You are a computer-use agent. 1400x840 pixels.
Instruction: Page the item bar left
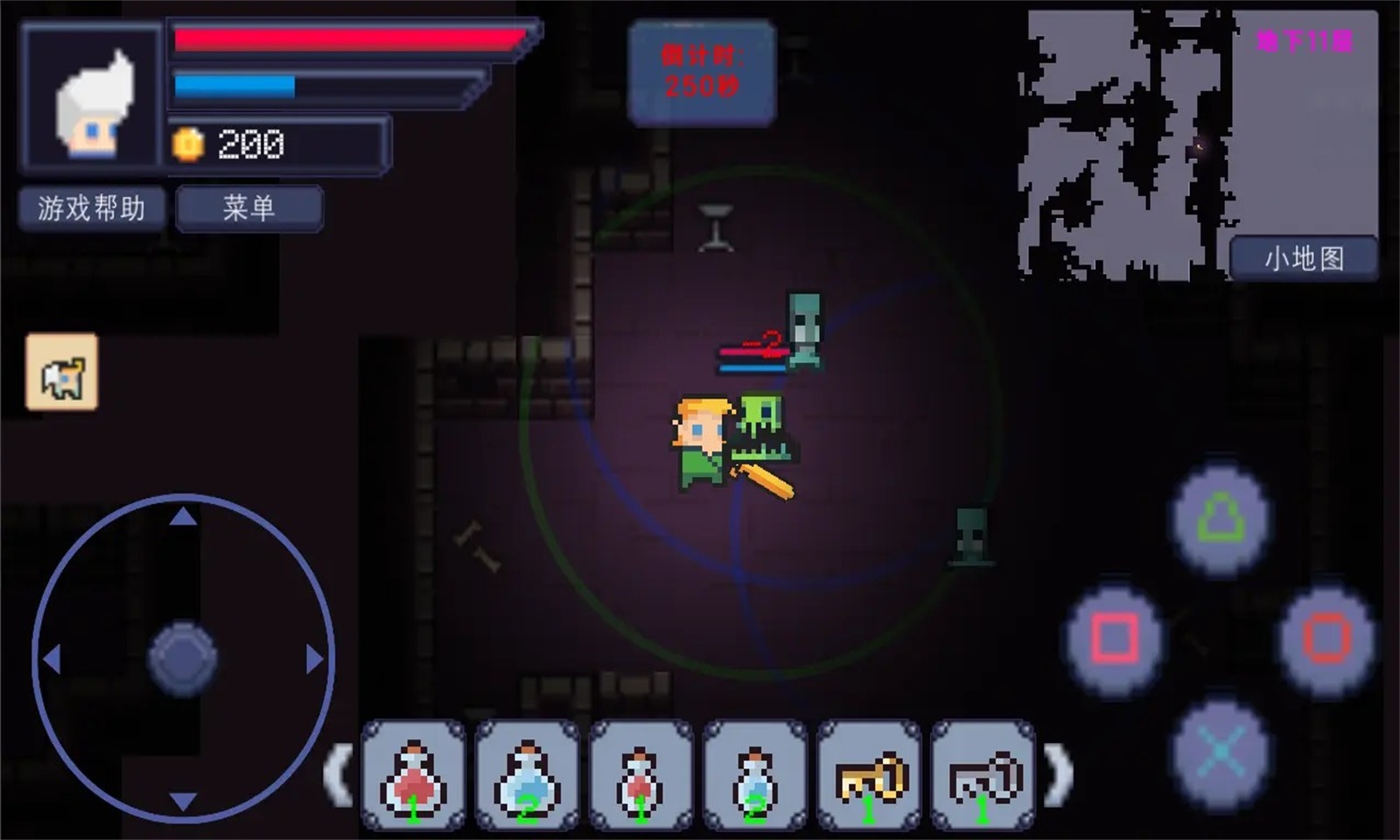338,773
